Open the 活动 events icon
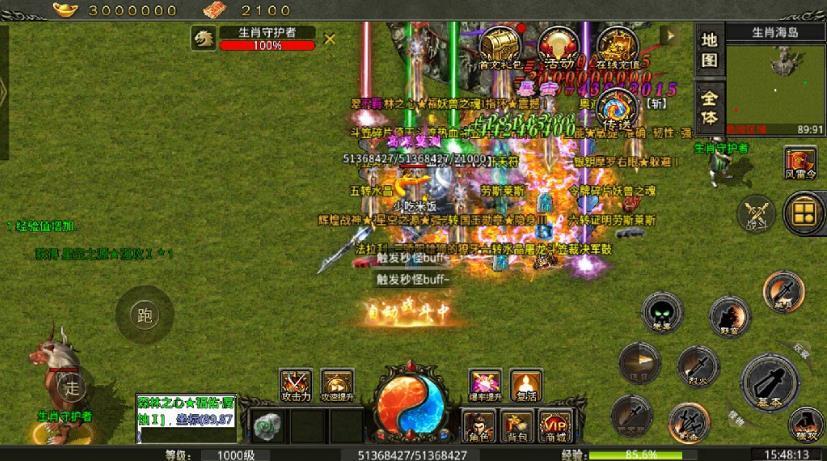Screen dimensions: 827x461 pyautogui.click(x=556, y=48)
